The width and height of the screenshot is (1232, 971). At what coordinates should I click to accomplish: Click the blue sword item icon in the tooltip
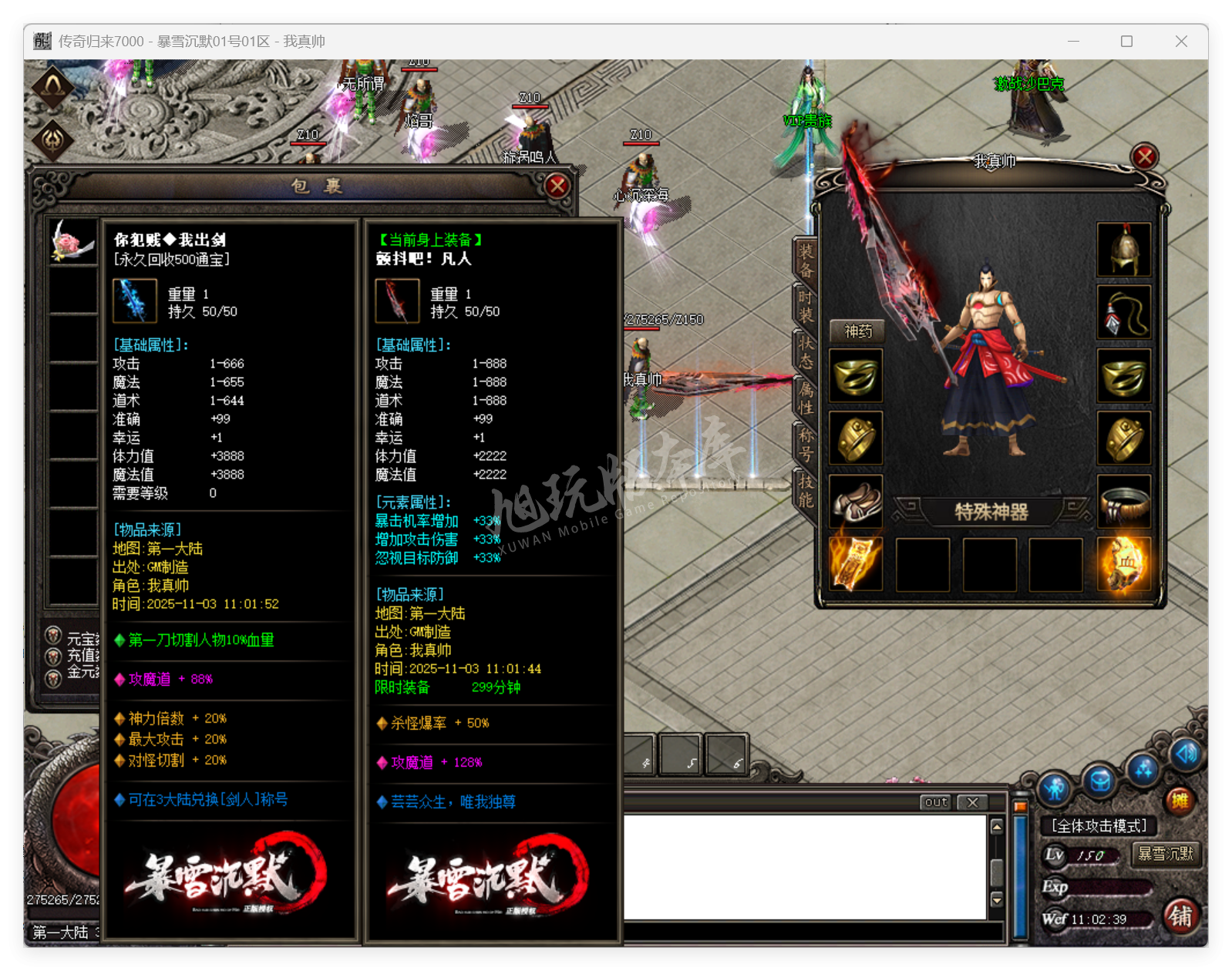click(134, 301)
